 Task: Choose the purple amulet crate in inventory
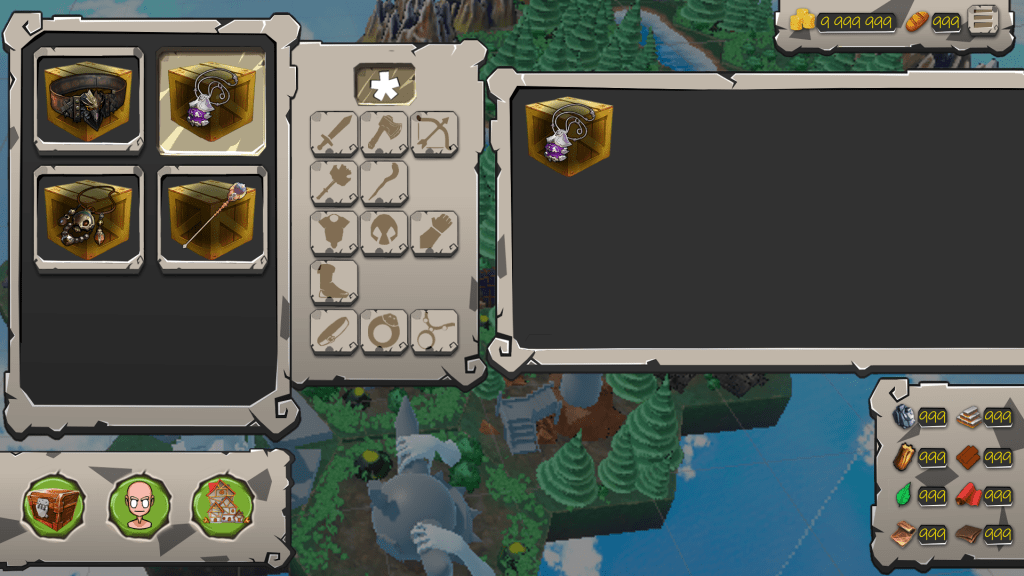(x=213, y=101)
